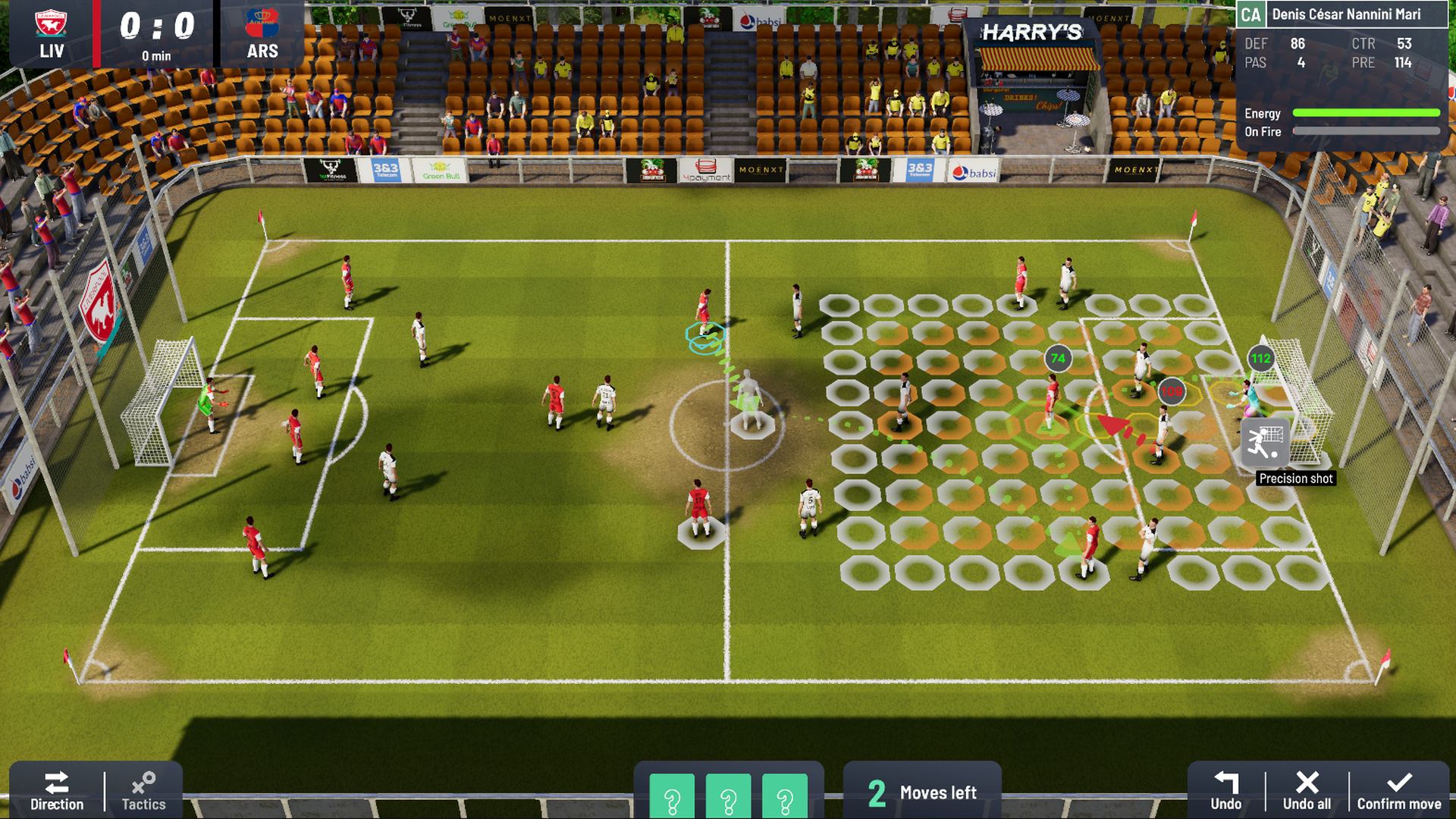This screenshot has height=819, width=1456.
Task: Click the green Energy bar
Action: point(1367,112)
